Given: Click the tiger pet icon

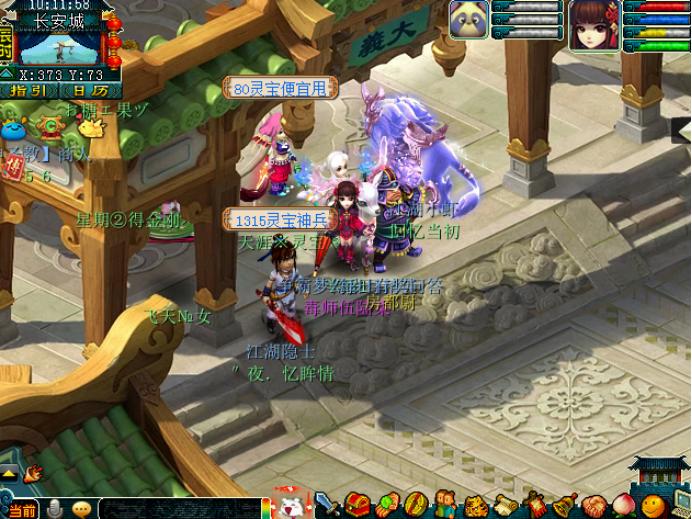Looking at the screenshot, I should point(473,504).
